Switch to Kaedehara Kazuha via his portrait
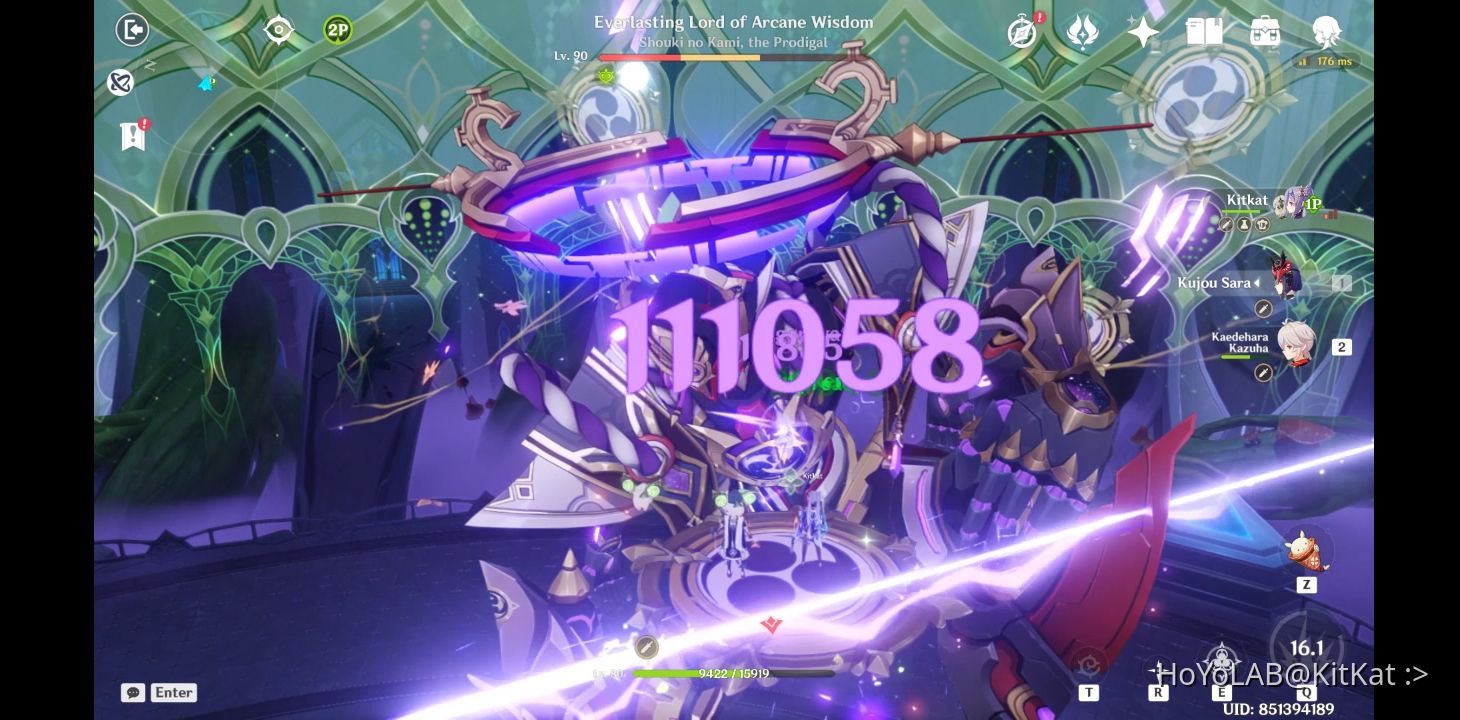The width and height of the screenshot is (1460, 720). pos(1297,344)
